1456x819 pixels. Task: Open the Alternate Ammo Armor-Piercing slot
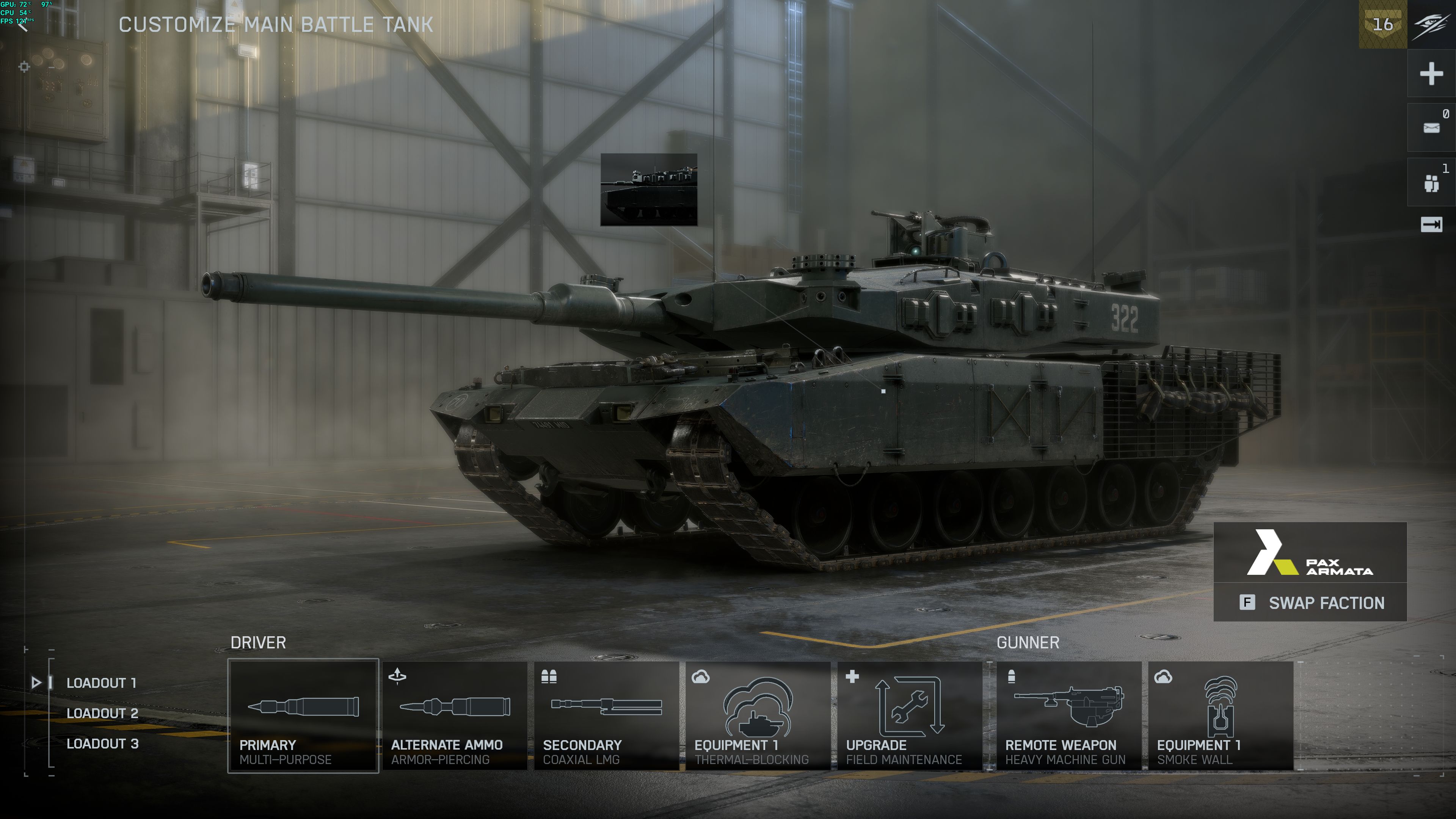tap(455, 715)
